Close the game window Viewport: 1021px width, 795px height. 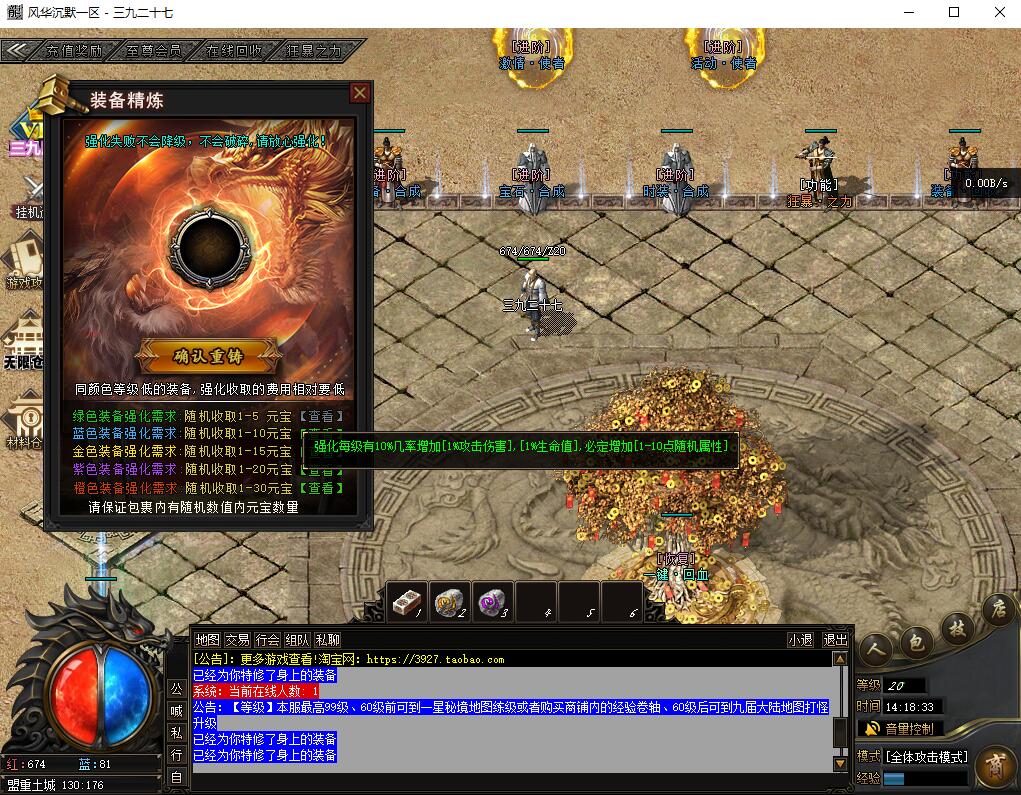click(997, 13)
